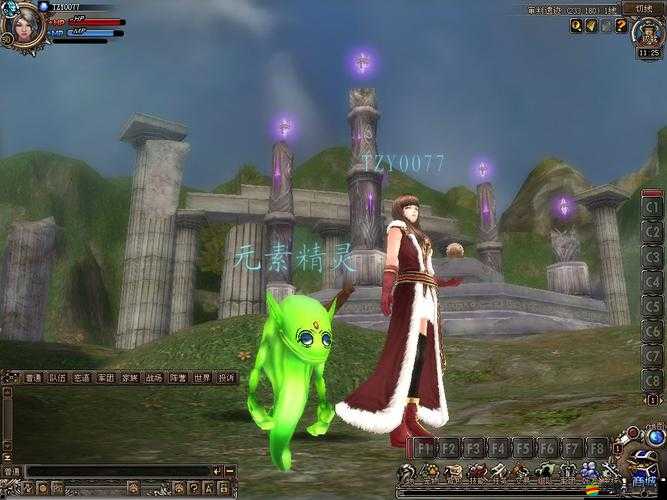Select the F8 hotkey slot

click(596, 447)
